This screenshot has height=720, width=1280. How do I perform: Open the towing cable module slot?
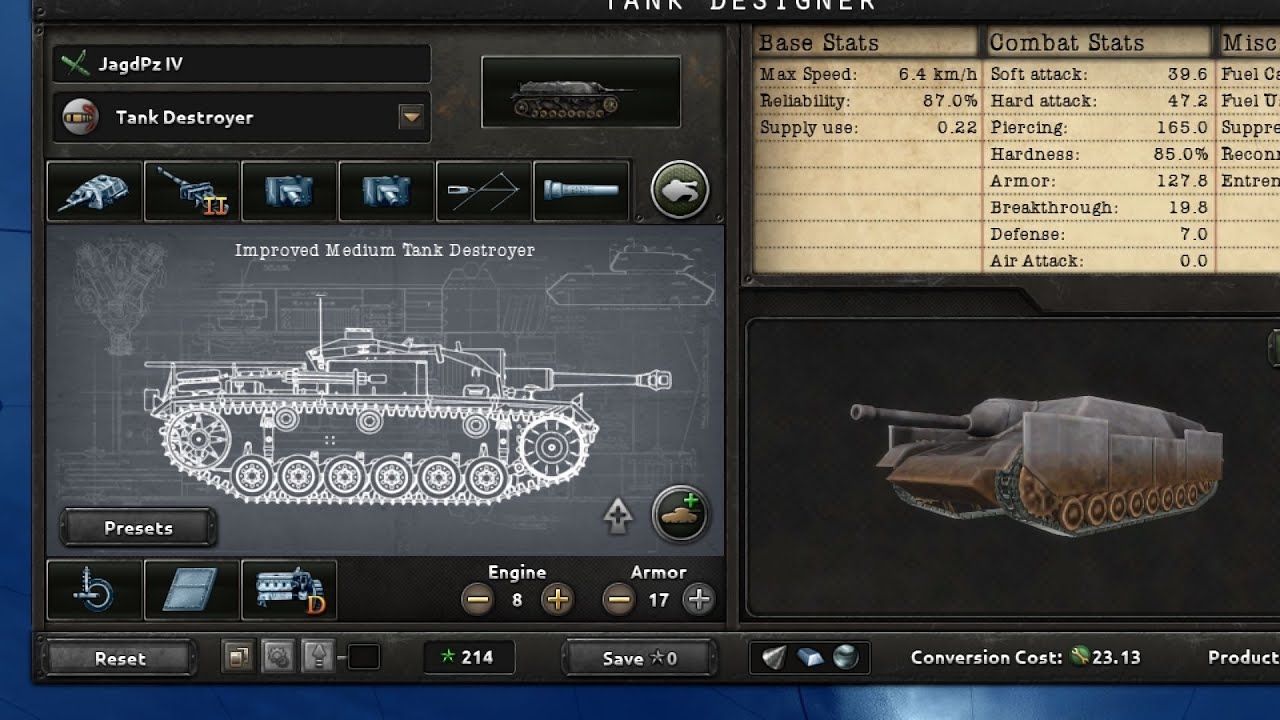tap(482, 190)
